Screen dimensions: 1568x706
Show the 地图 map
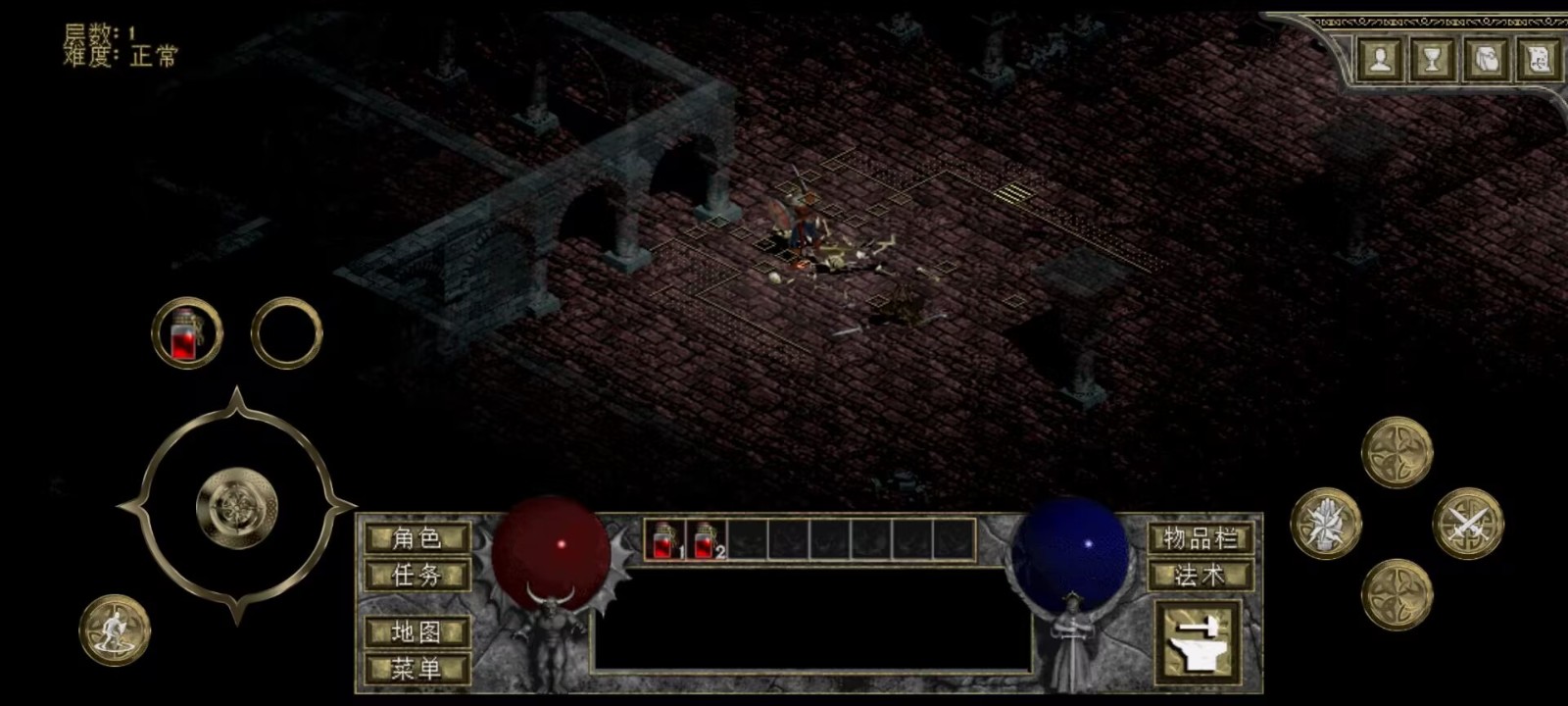click(416, 632)
